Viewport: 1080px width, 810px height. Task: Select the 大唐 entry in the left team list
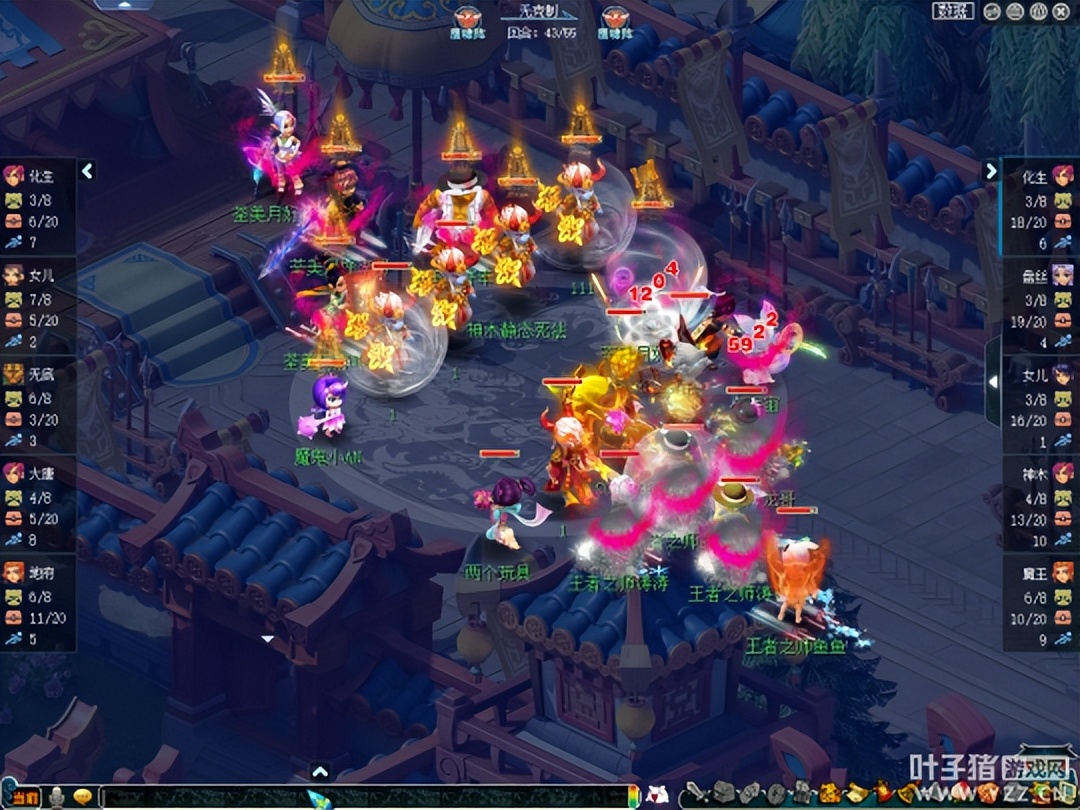tap(37, 474)
